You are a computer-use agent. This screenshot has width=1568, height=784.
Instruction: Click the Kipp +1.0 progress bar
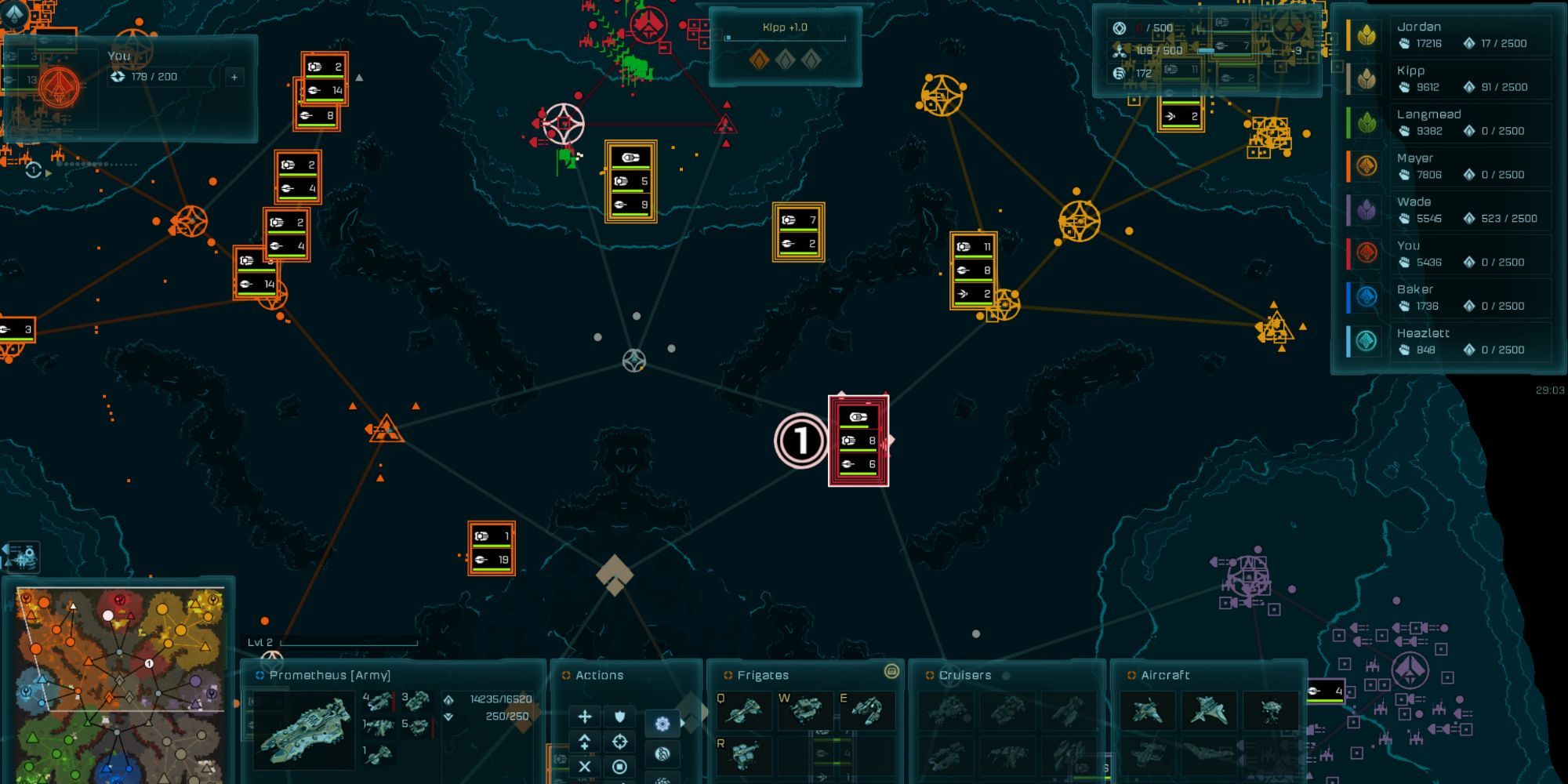tap(784, 38)
